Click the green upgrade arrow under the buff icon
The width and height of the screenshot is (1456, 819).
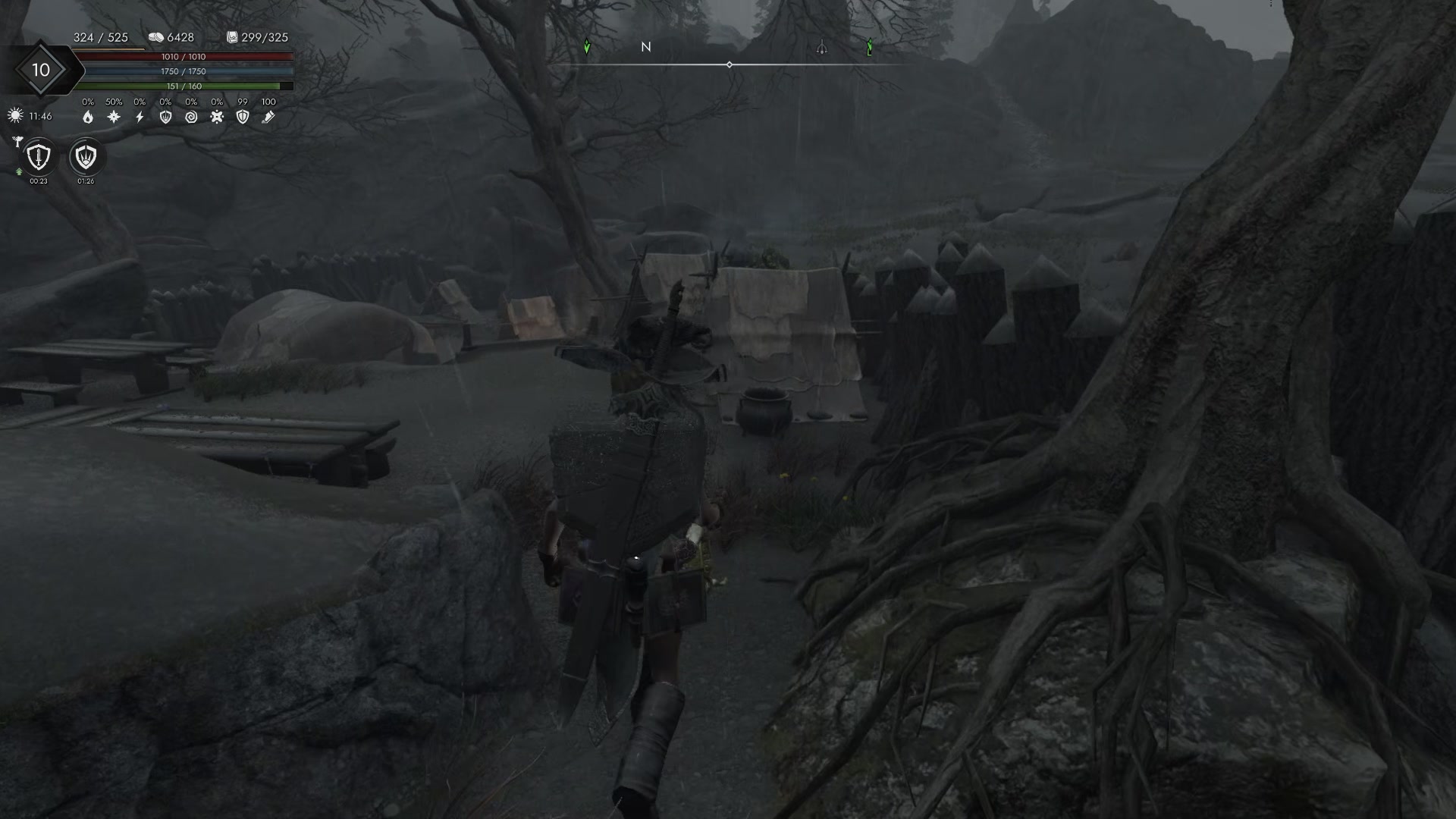(x=19, y=172)
